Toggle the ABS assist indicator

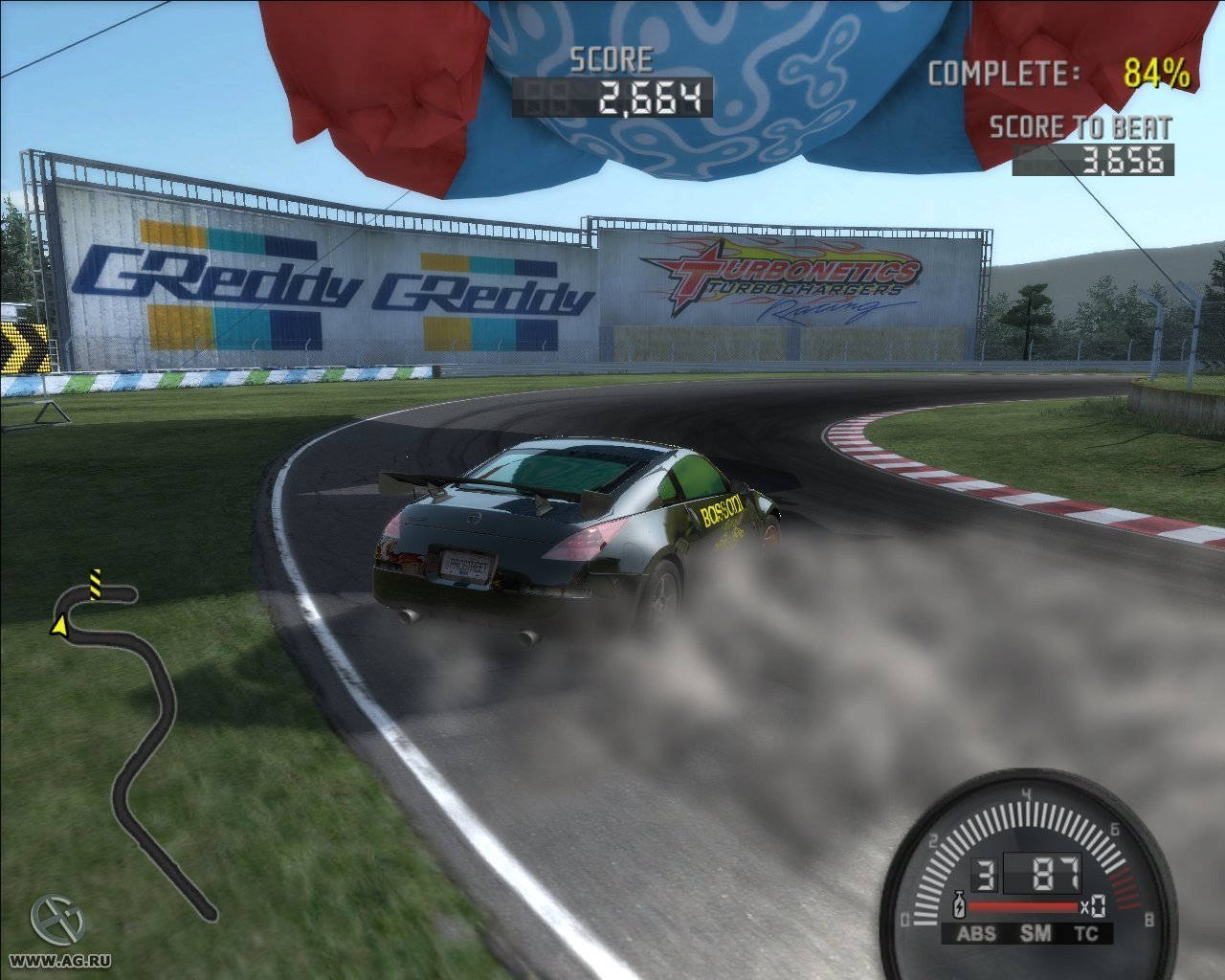976,934
